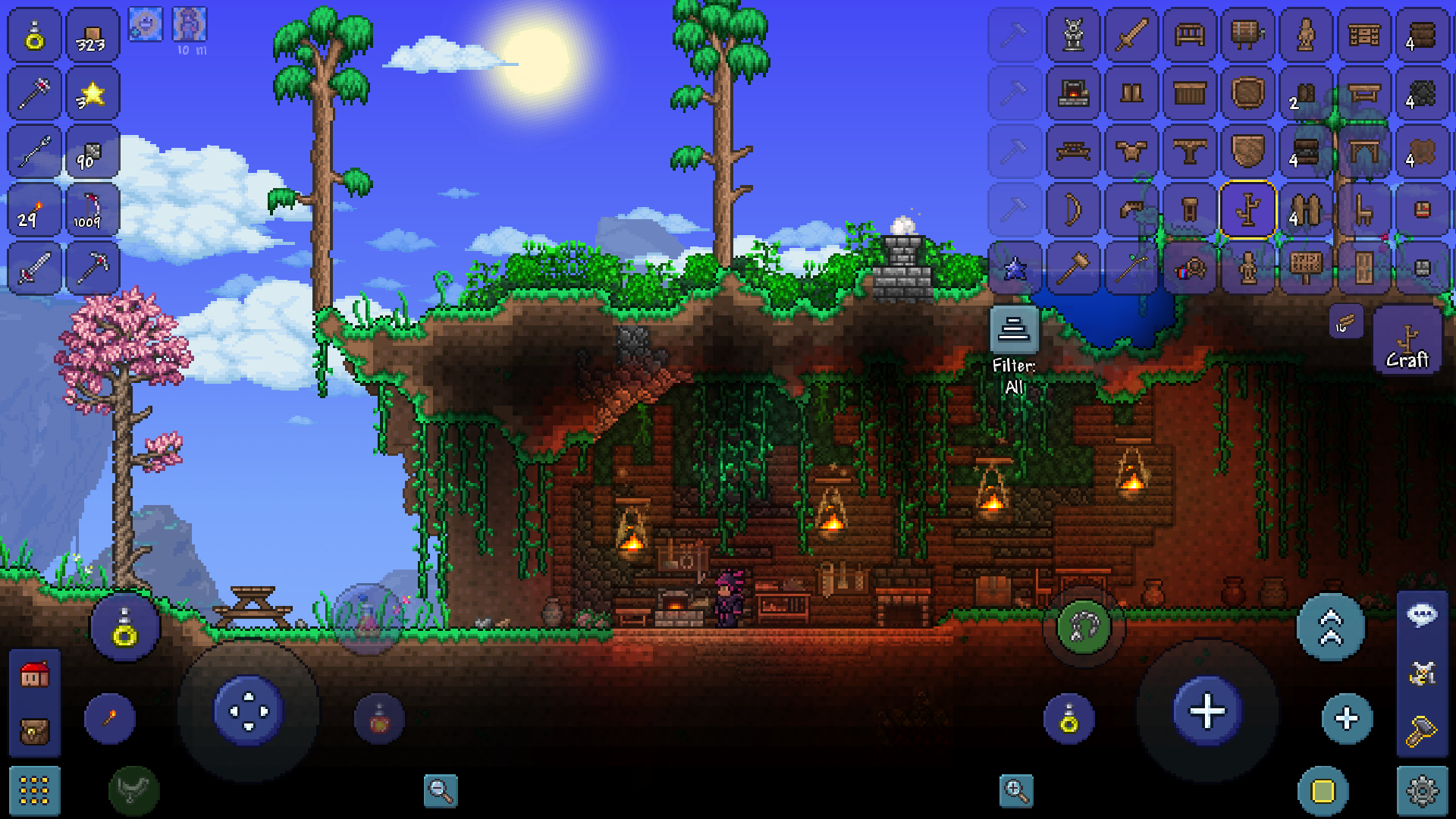This screenshot has height=819, width=1456.
Task: Open the Filter: All crafting filter
Action: (1014, 330)
